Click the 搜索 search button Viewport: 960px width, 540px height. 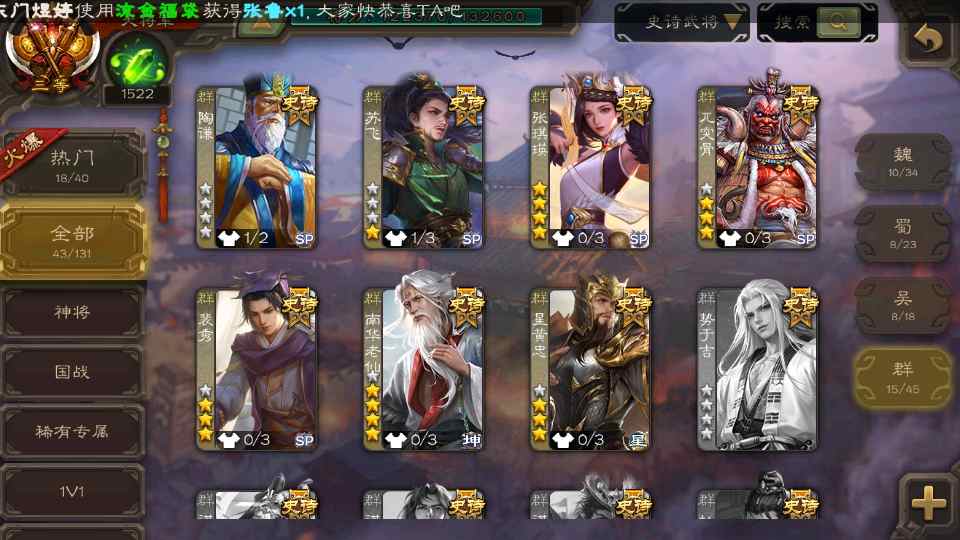click(817, 22)
